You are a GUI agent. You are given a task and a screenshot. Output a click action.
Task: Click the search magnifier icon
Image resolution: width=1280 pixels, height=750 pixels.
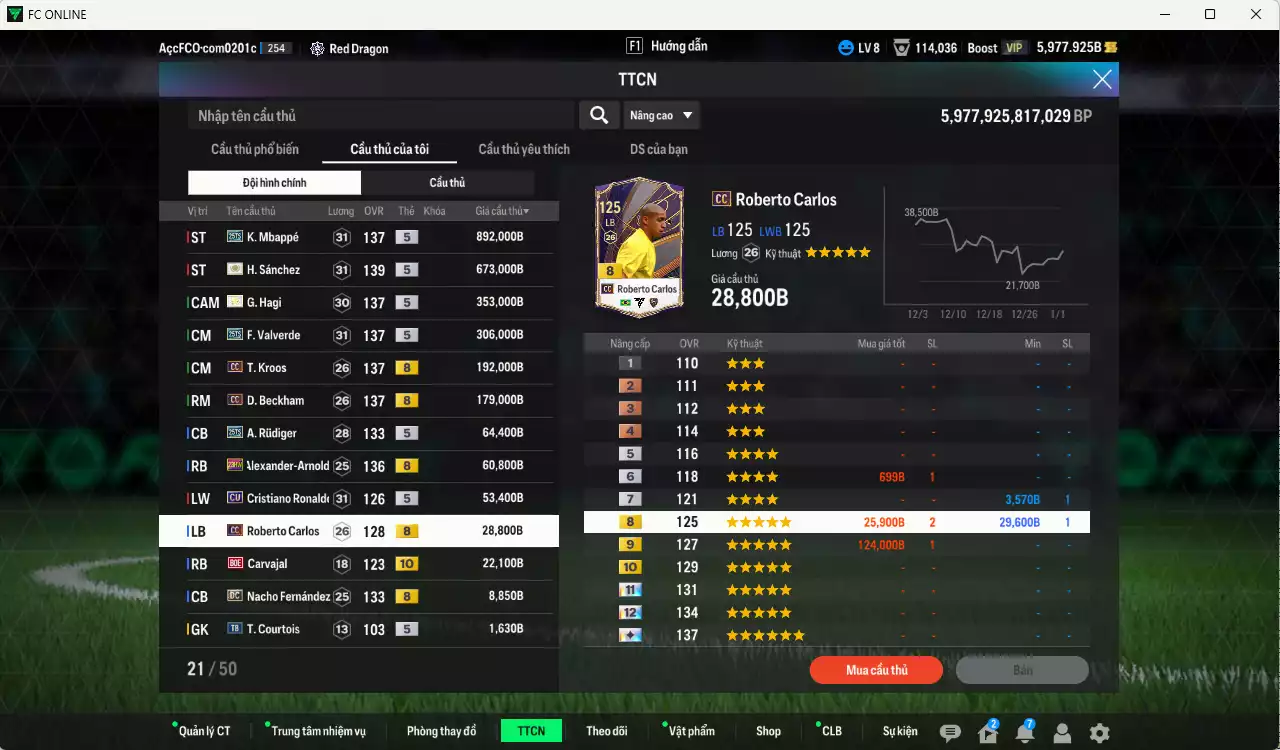pos(598,114)
